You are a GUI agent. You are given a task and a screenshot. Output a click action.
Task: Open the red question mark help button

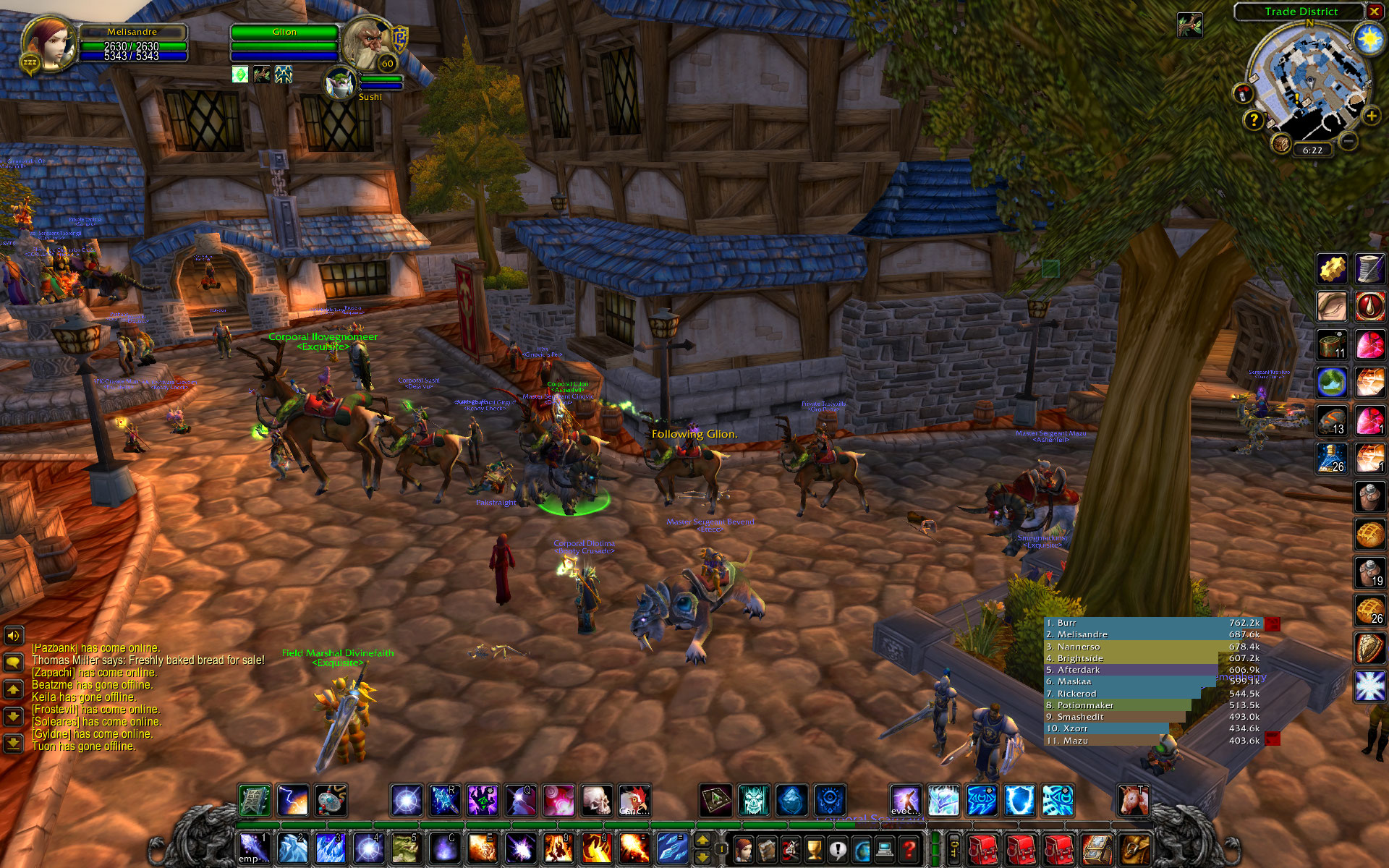click(909, 848)
